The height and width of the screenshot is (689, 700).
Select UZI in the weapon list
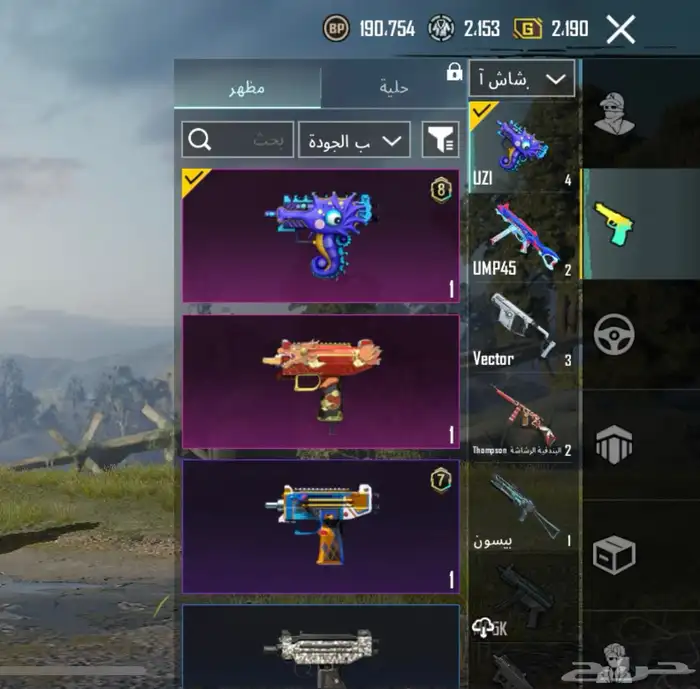tap(522, 146)
